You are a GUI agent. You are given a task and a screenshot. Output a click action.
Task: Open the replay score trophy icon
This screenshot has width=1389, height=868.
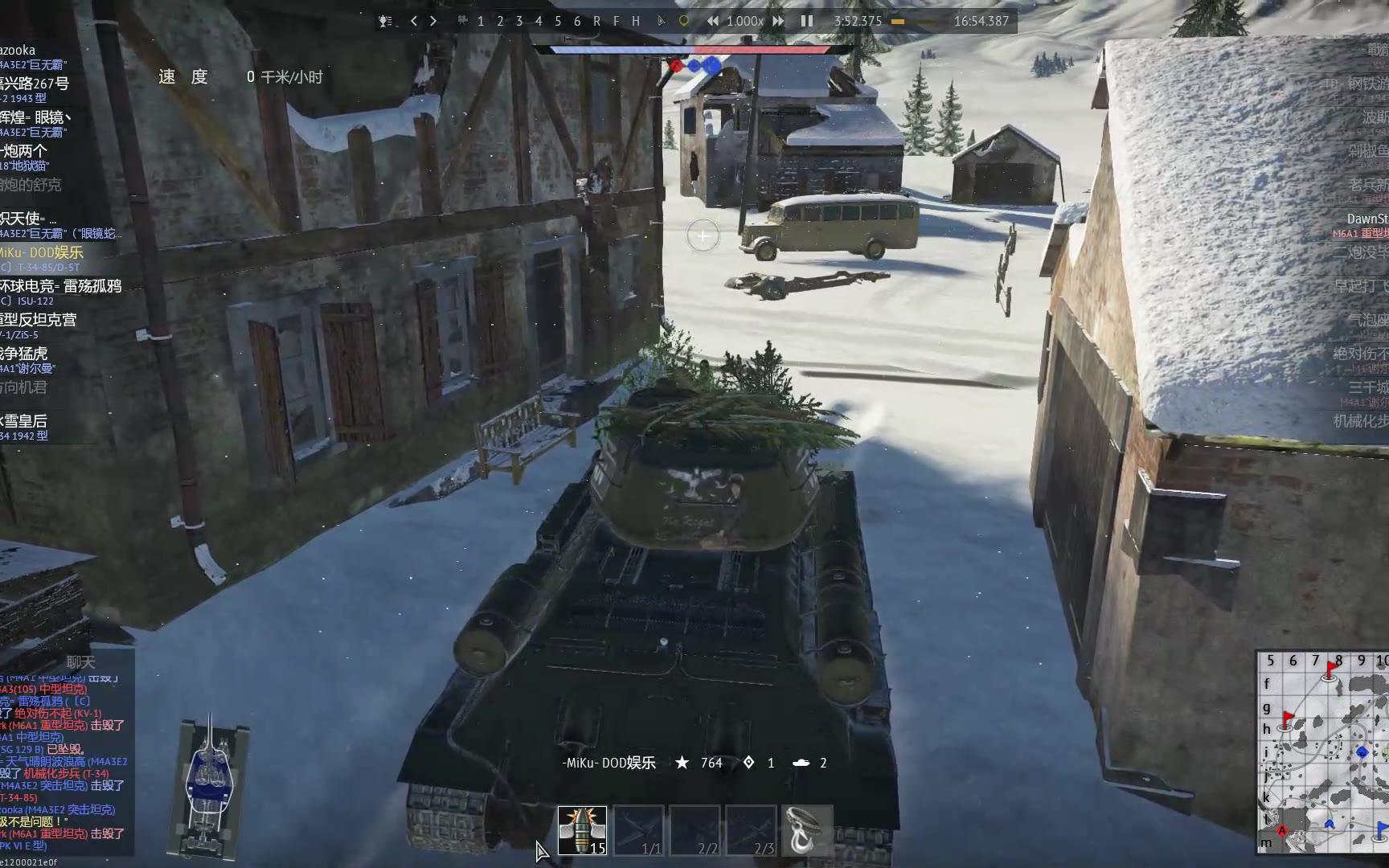pos(384,22)
